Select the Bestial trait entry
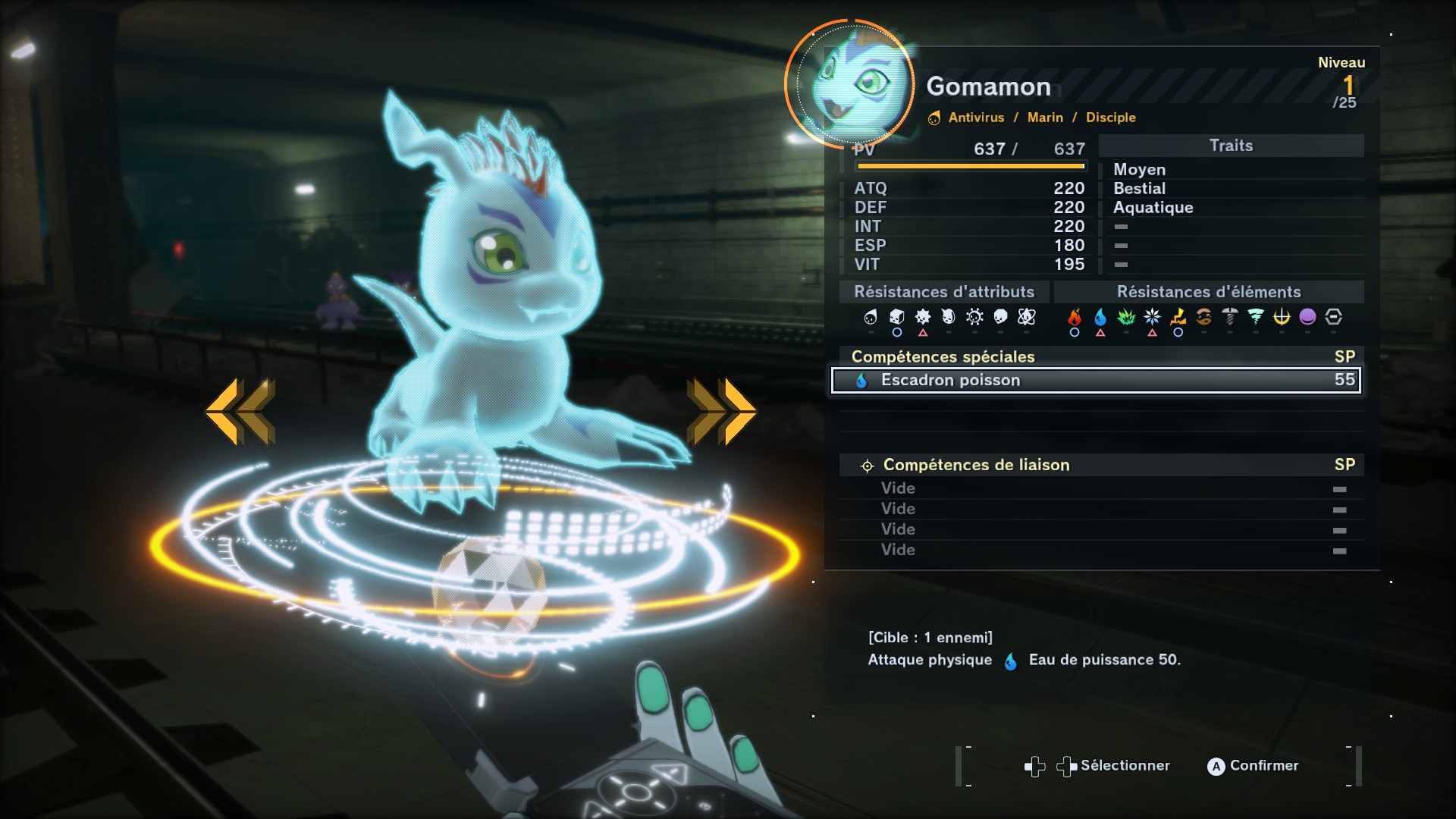Viewport: 1456px width, 819px height. [x=1139, y=189]
